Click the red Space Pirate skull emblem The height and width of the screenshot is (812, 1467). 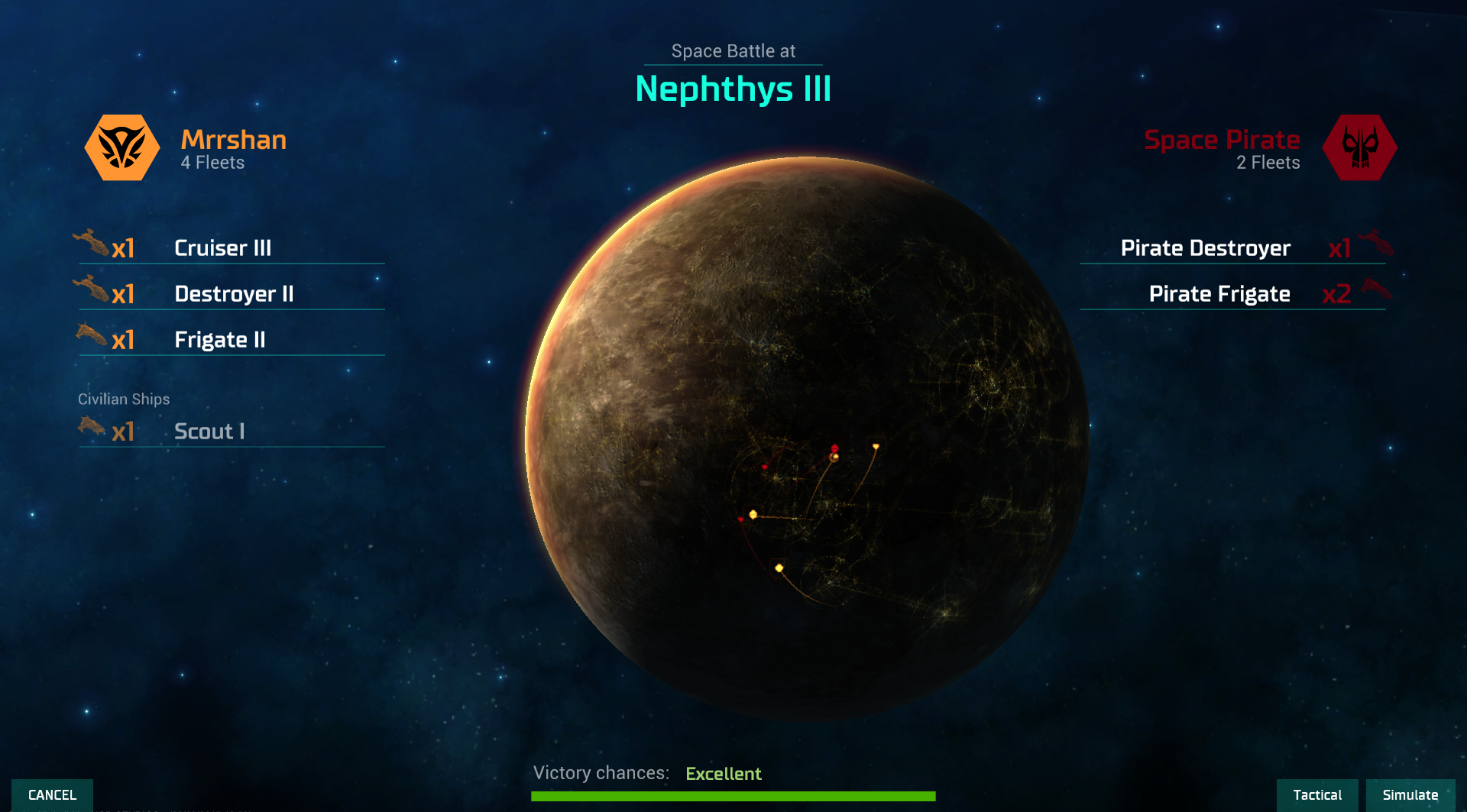coord(1359,147)
